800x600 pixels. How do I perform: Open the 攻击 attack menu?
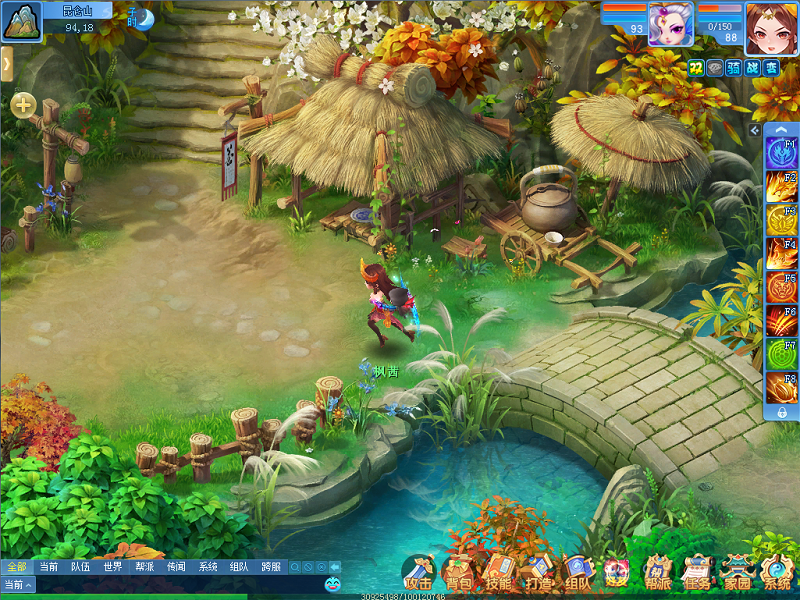point(418,573)
